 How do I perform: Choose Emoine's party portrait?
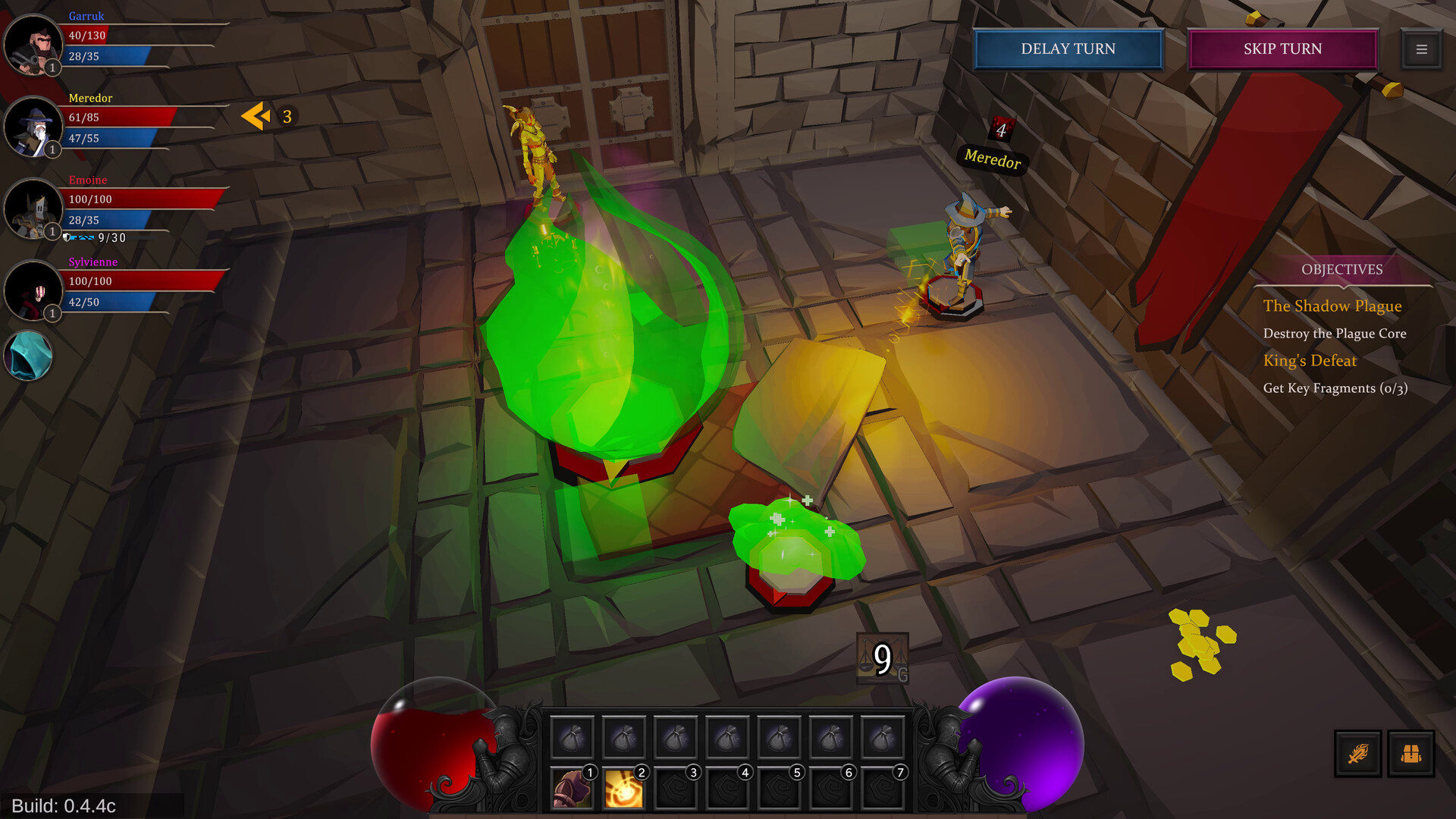tap(33, 209)
